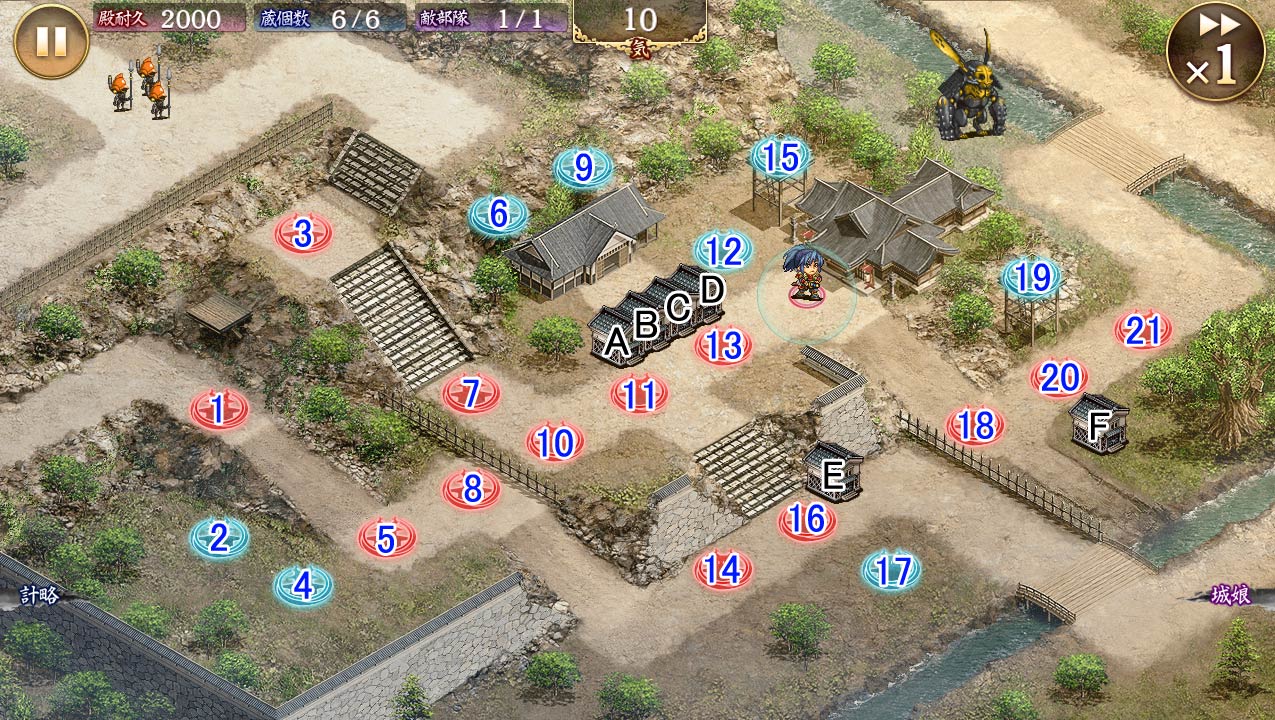The image size is (1275, 720).
Task: Choose red deployment slot 21
Action: point(1143,330)
